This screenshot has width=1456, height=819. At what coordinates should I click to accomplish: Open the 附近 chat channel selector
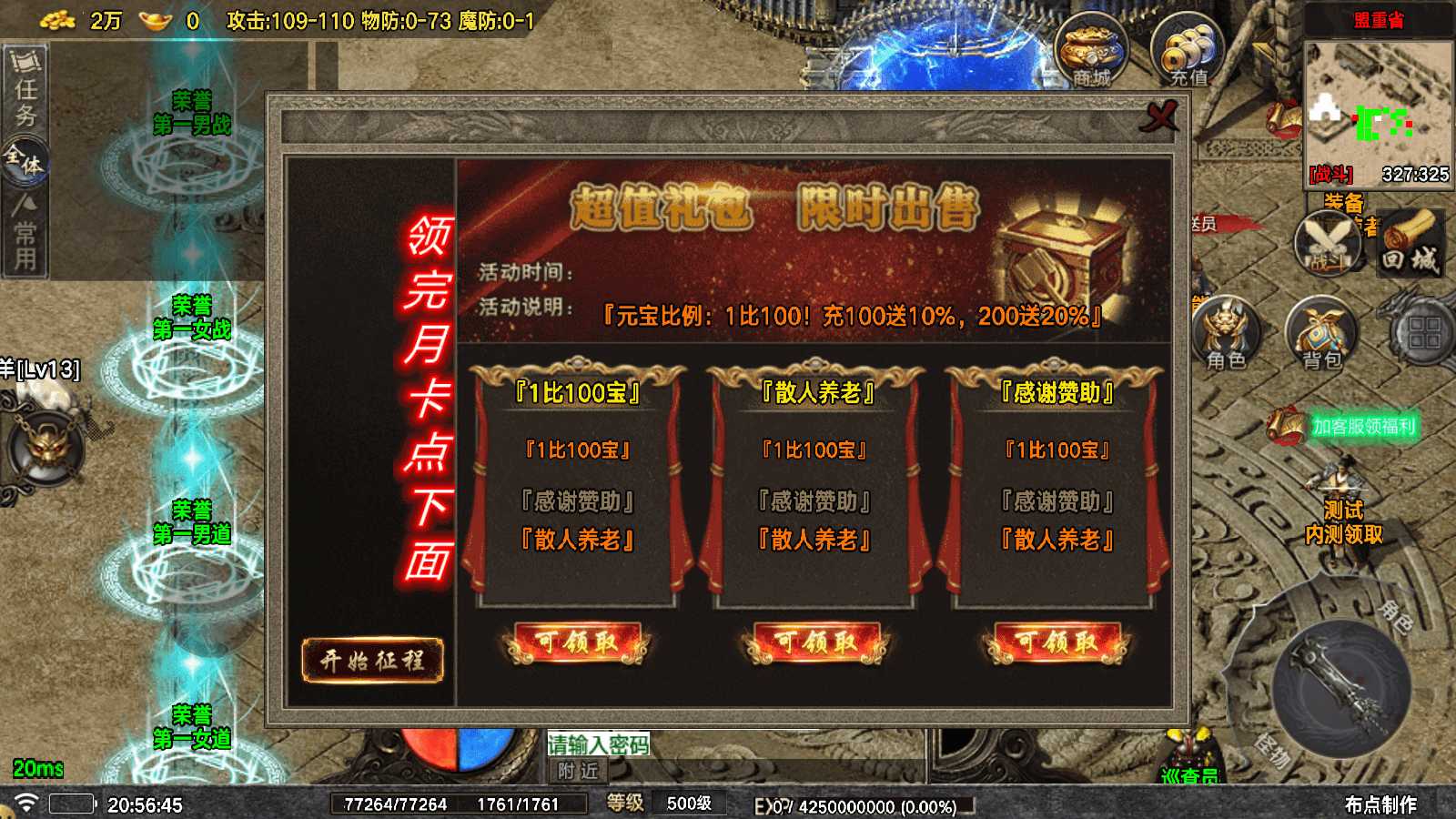click(579, 770)
